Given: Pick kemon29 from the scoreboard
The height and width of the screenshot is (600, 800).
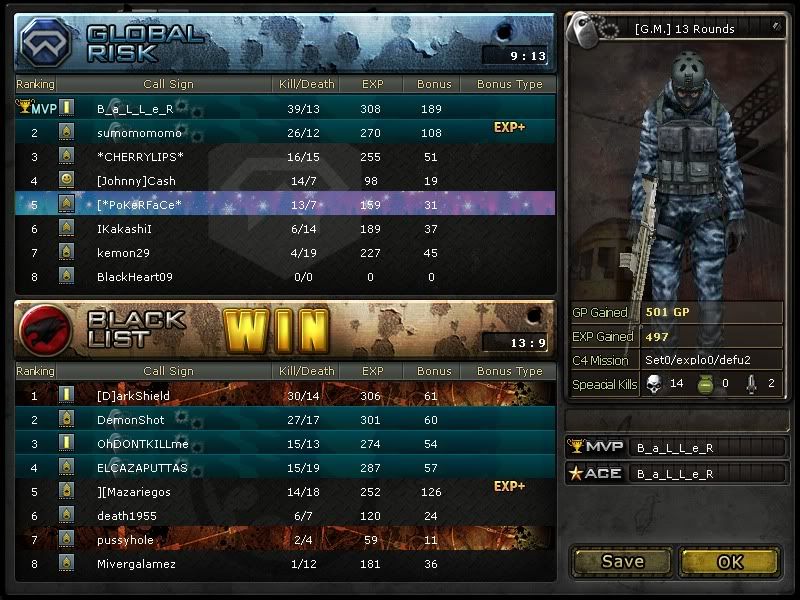Looking at the screenshot, I should click(284, 252).
